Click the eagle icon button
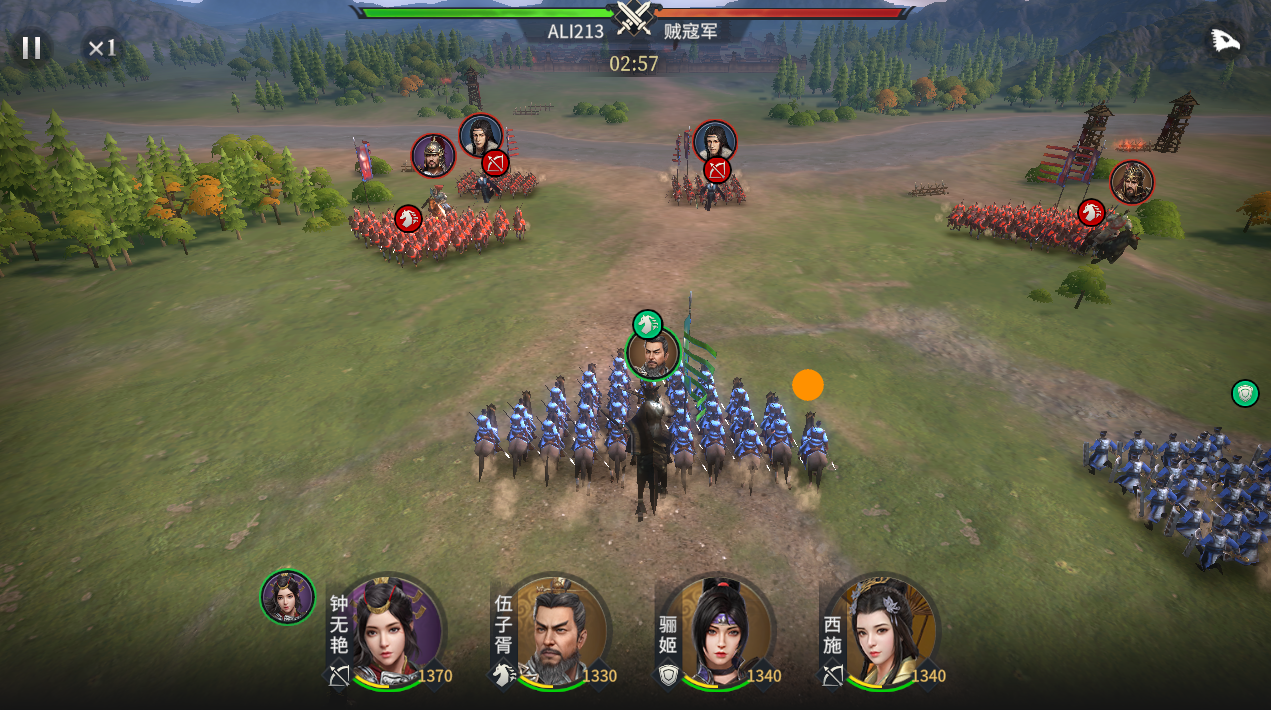 (x=1224, y=41)
